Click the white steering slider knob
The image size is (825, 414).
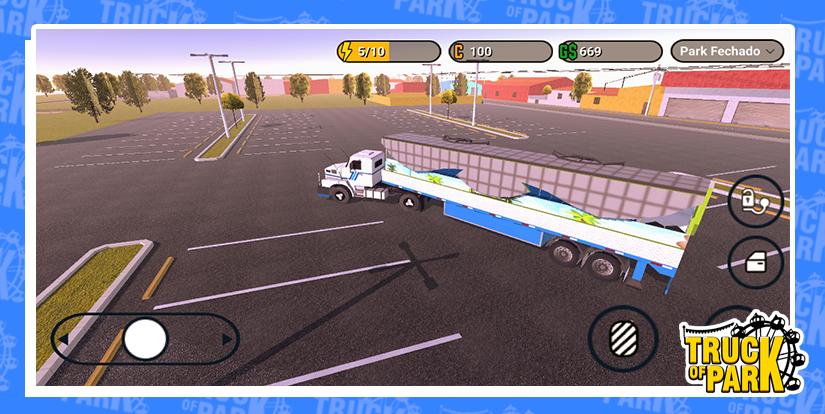tap(146, 338)
